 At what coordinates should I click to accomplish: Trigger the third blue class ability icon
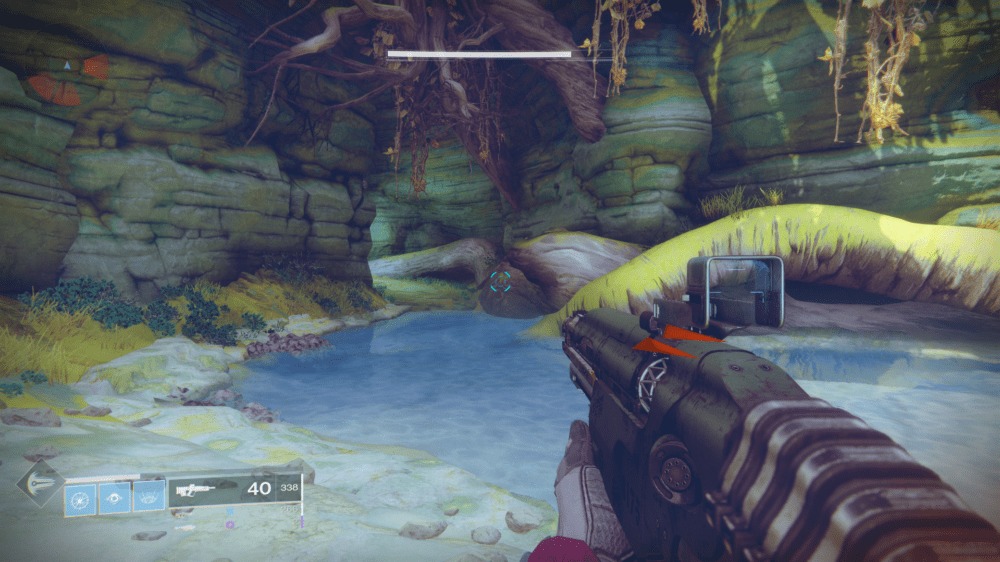(148, 494)
